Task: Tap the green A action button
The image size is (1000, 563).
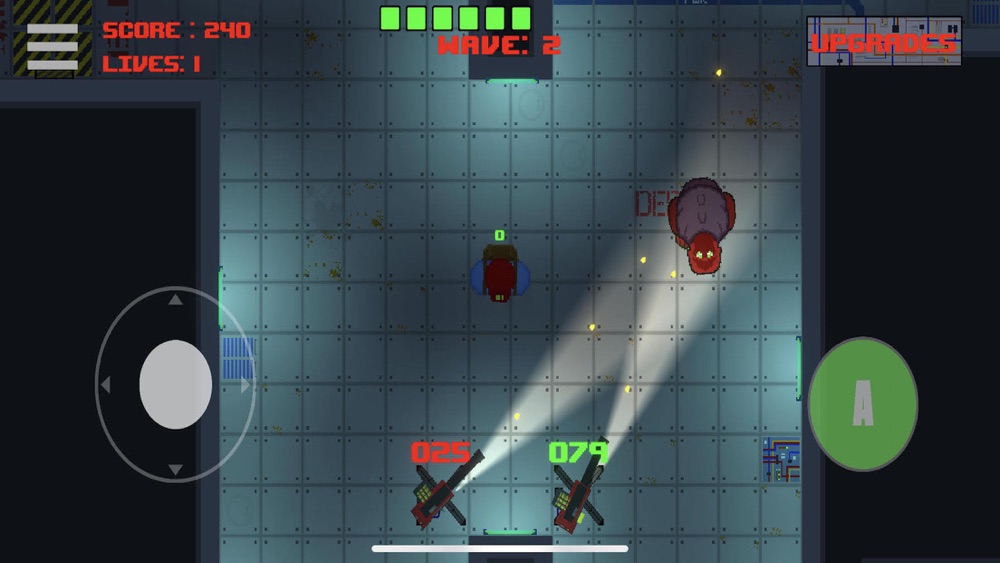Action: pyautogui.click(x=862, y=403)
